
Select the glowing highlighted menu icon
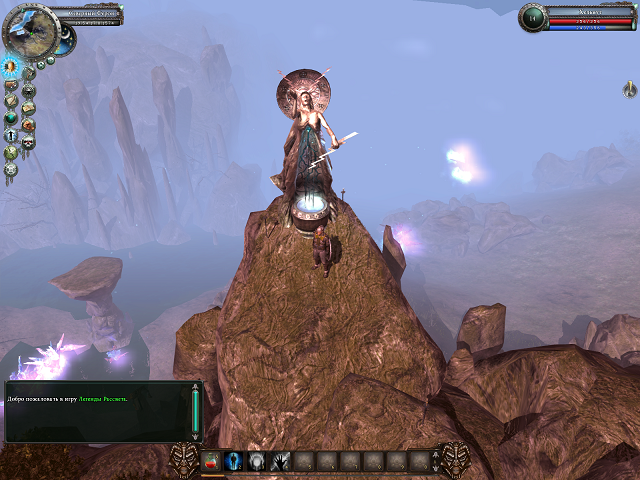tap(12, 67)
